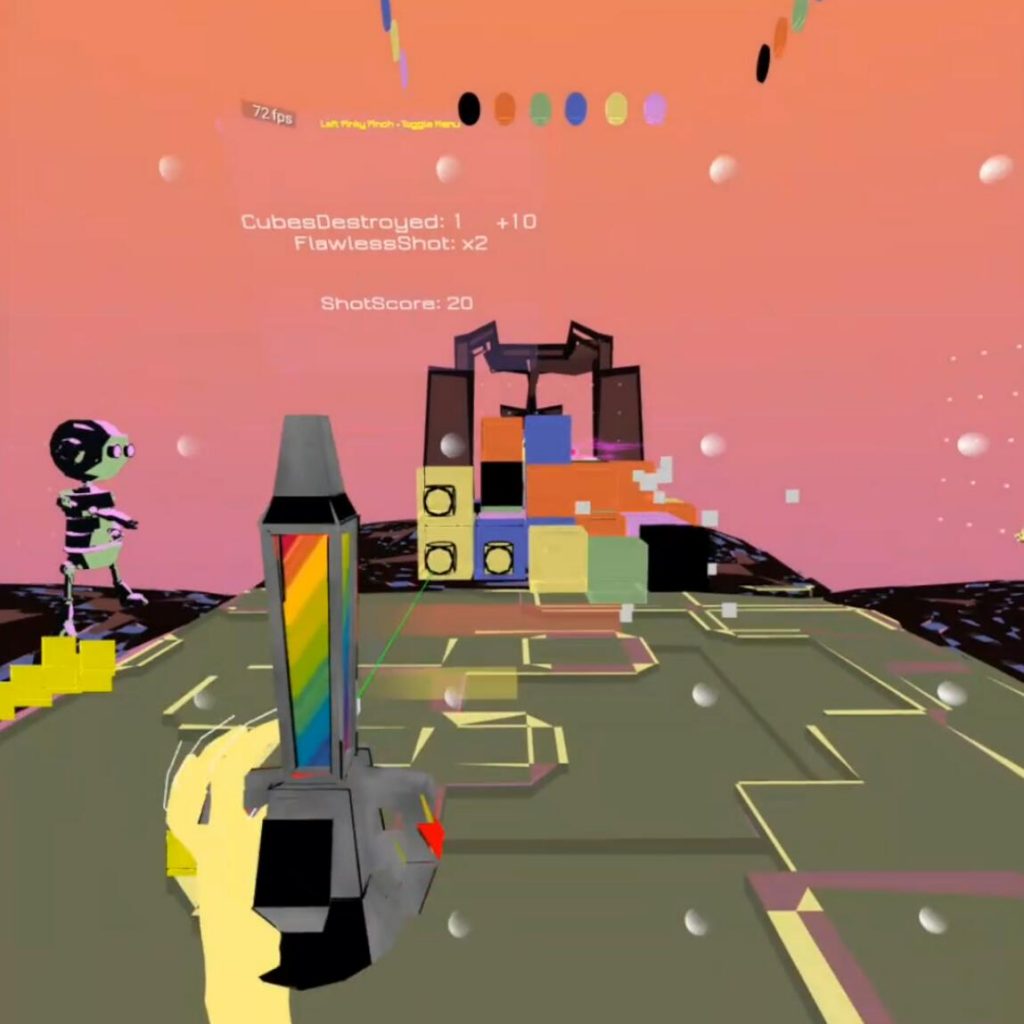Pick the green color oval
This screenshot has width=1024, height=1024.
541,108
